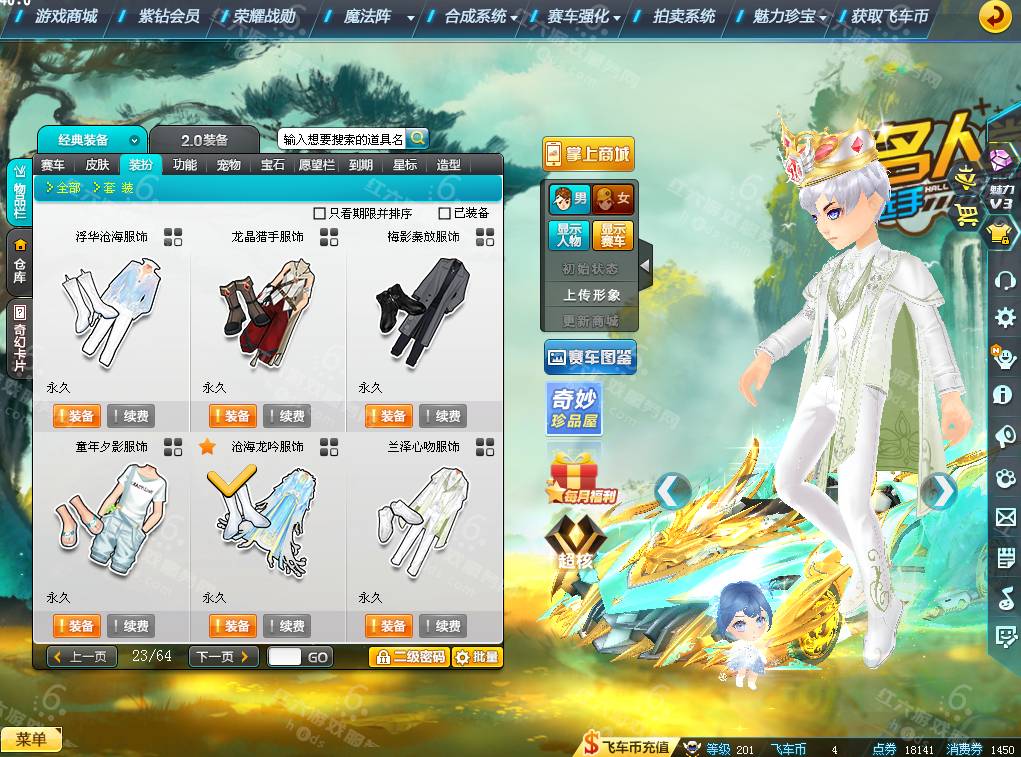Toggle the 只看期限并排序 checkbox
This screenshot has width=1021, height=757.
(320, 213)
